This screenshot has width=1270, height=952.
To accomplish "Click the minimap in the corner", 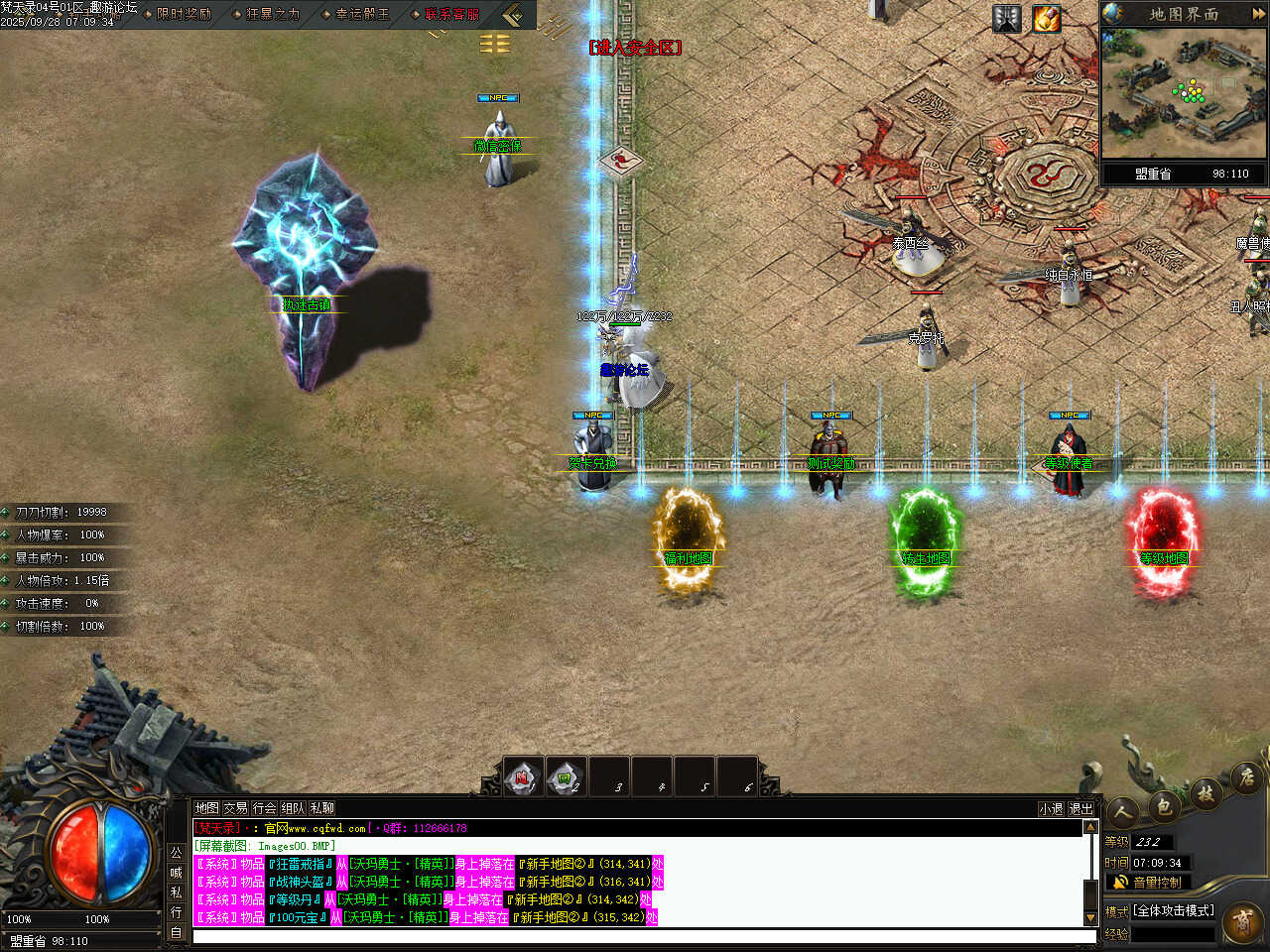I will coord(1184,92).
